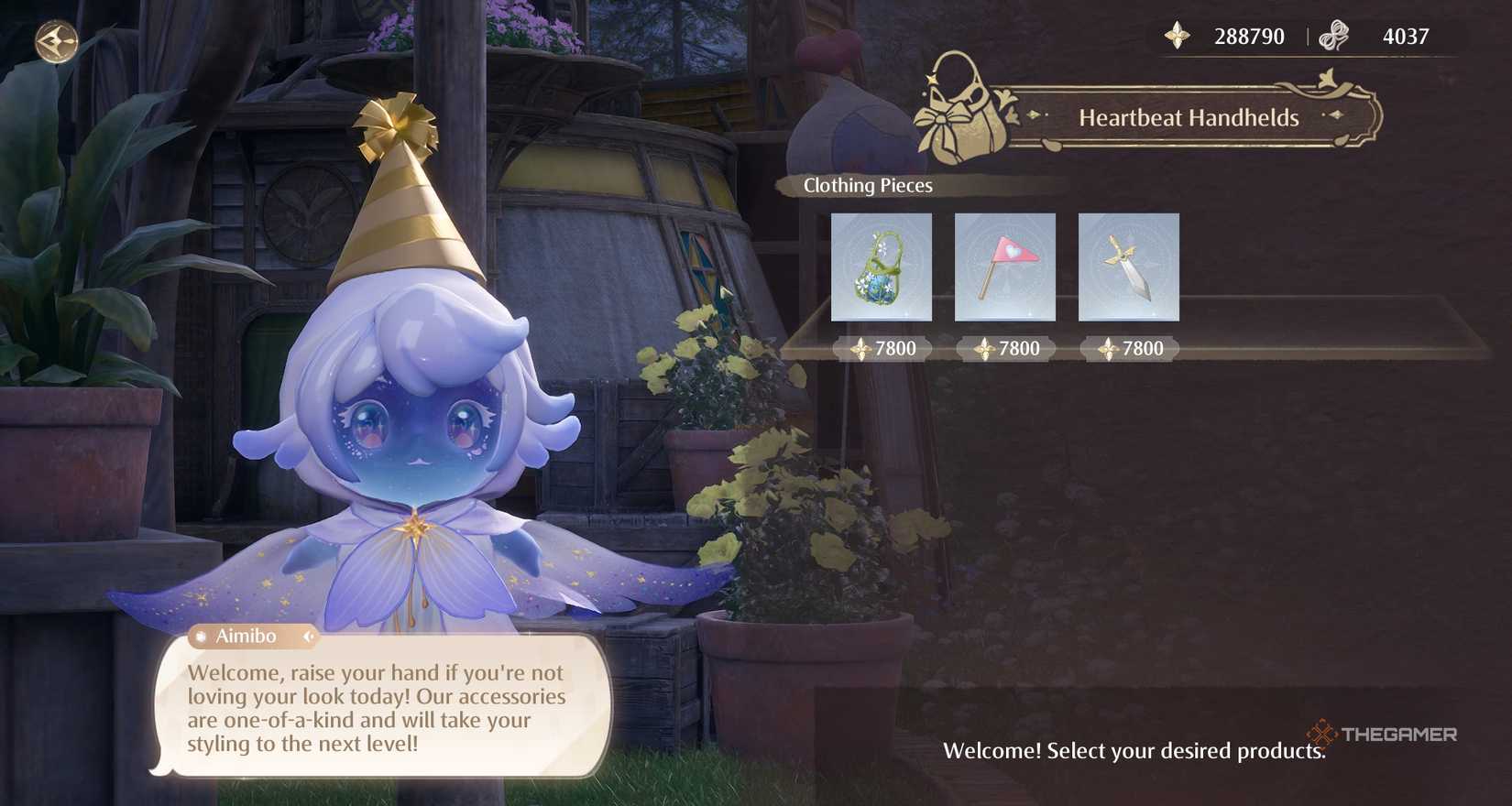Switch to the Clothing Pieces tab
This screenshot has height=806, width=1512.
(866, 185)
